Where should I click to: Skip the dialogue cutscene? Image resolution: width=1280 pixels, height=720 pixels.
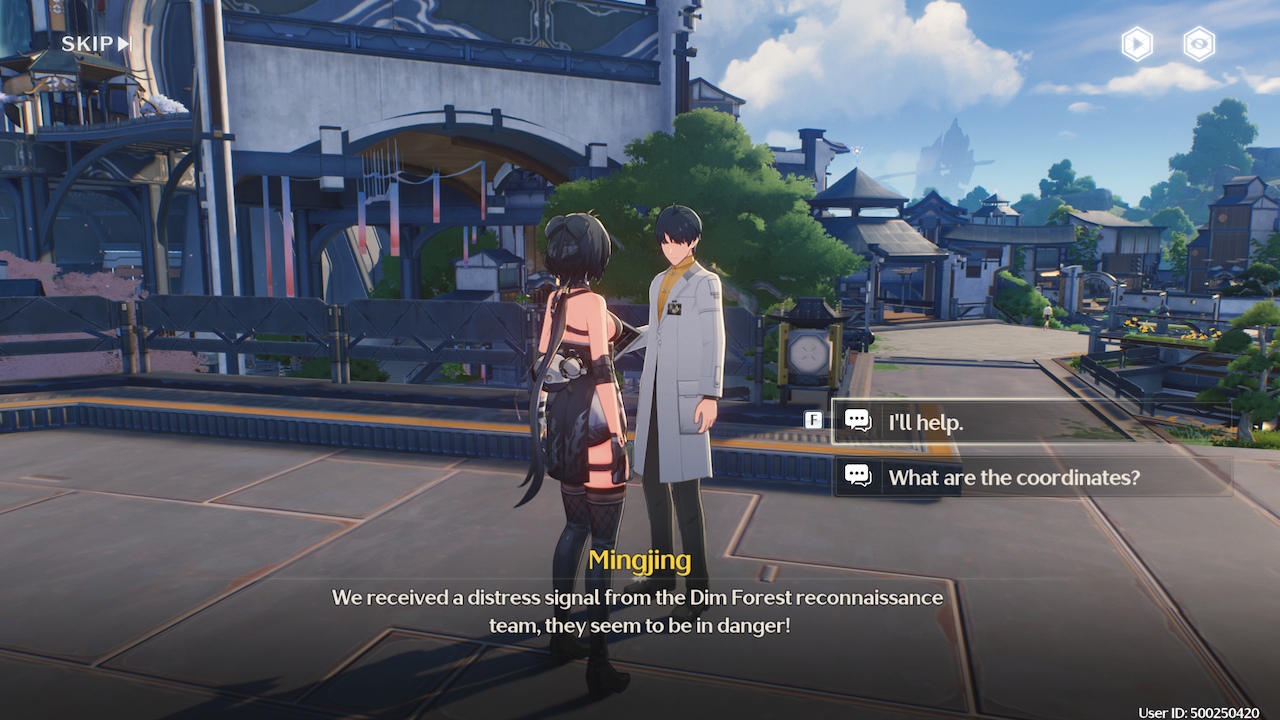[x=96, y=44]
